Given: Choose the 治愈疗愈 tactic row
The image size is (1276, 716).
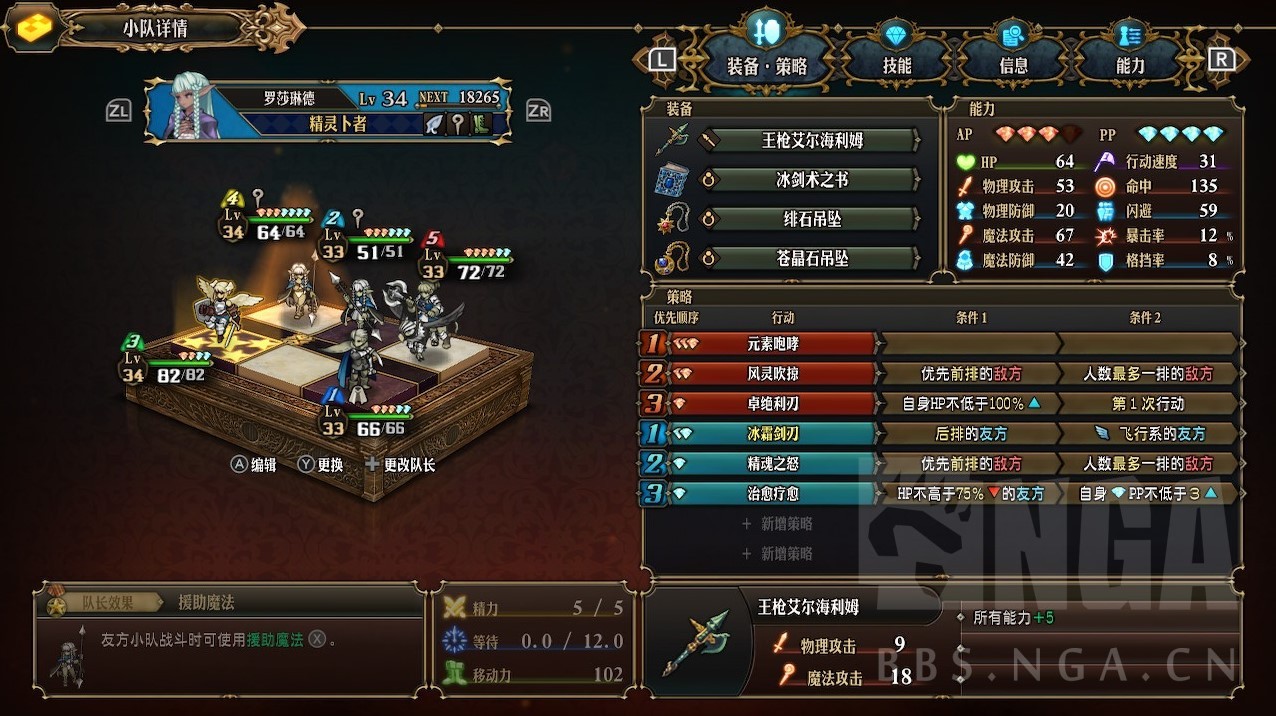Looking at the screenshot, I should [x=772, y=494].
